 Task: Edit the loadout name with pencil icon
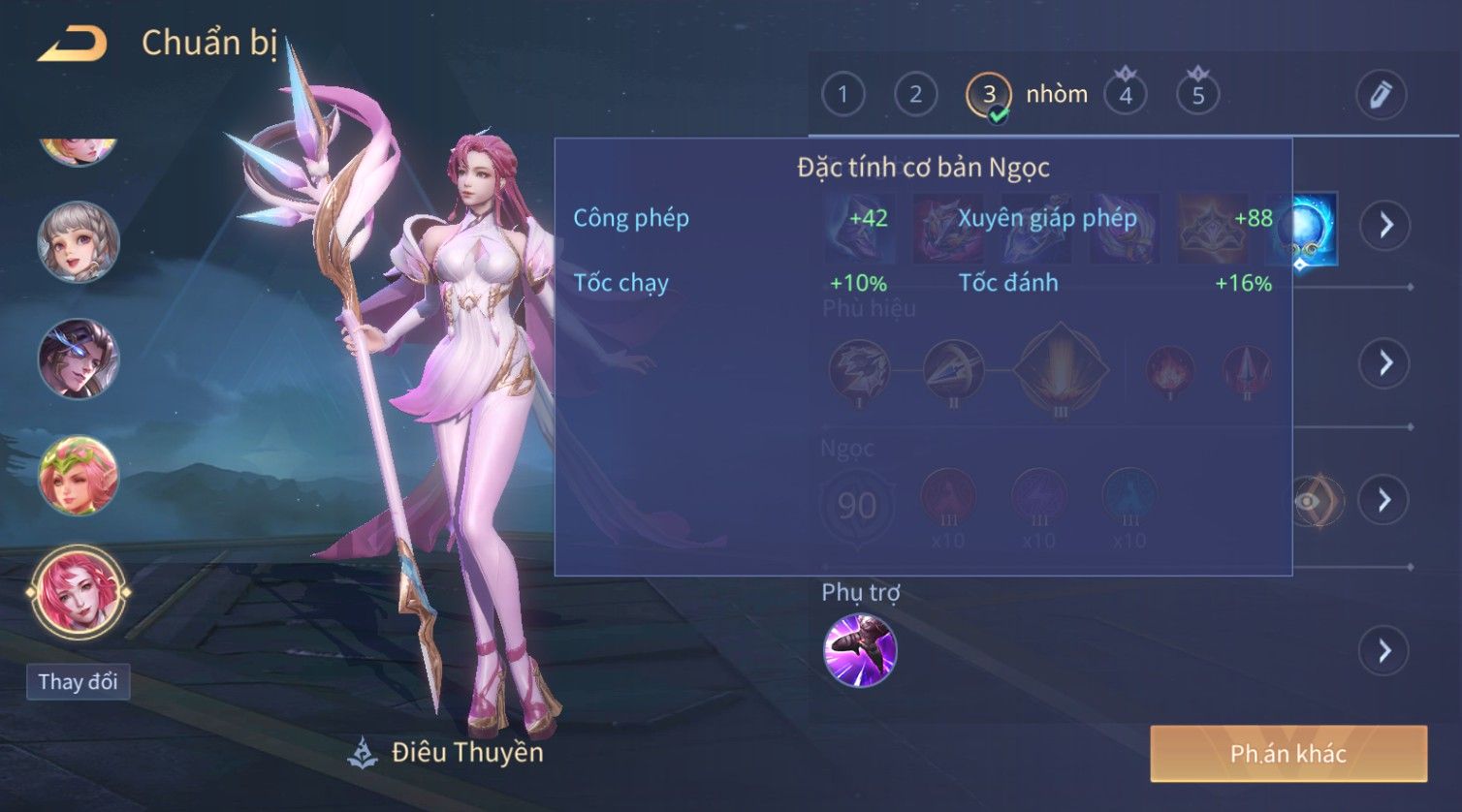pyautogui.click(x=1381, y=95)
